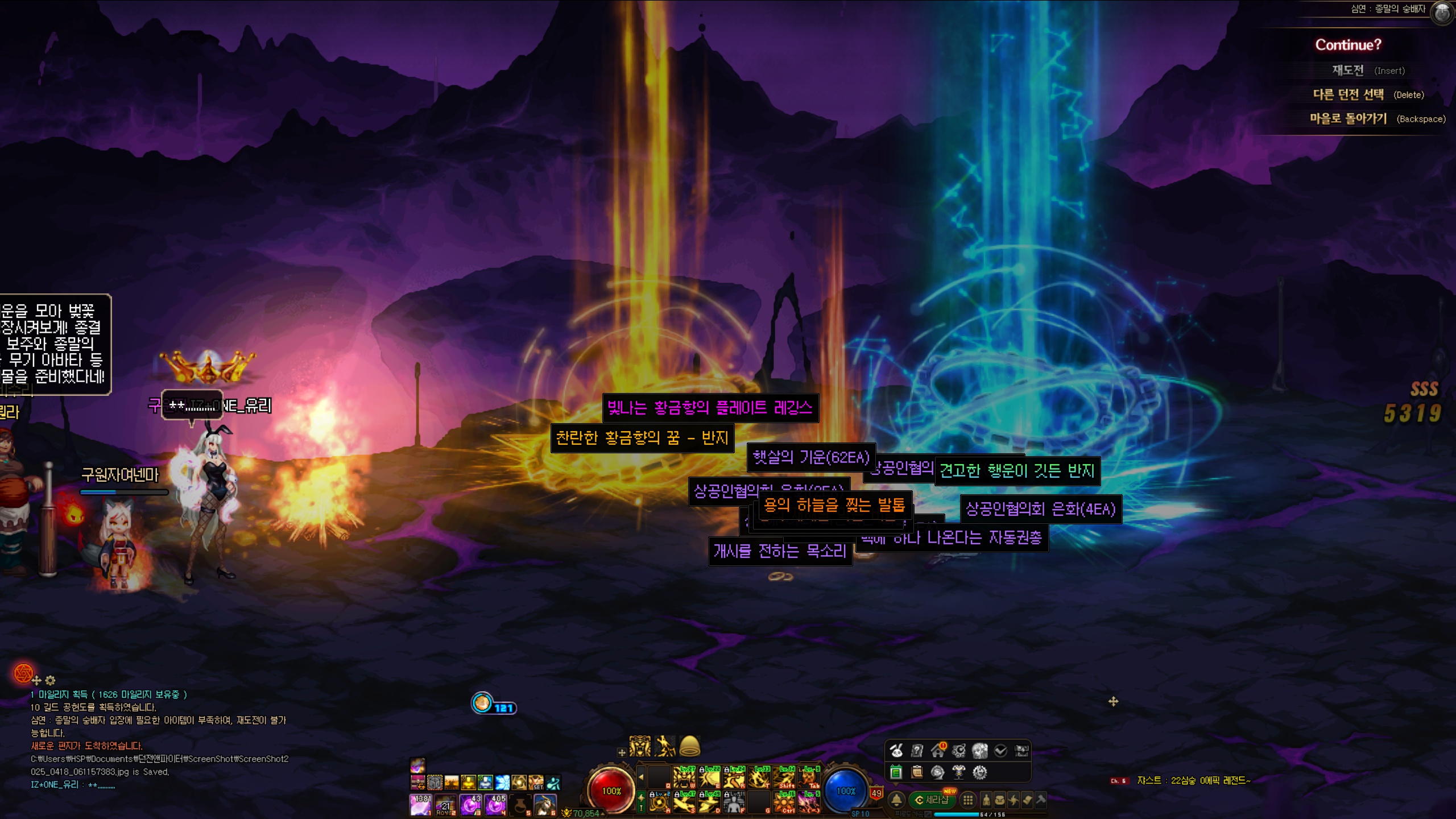1456x819 pixels.
Task: Click the notification bell icon
Action: pyautogui.click(x=896, y=800)
